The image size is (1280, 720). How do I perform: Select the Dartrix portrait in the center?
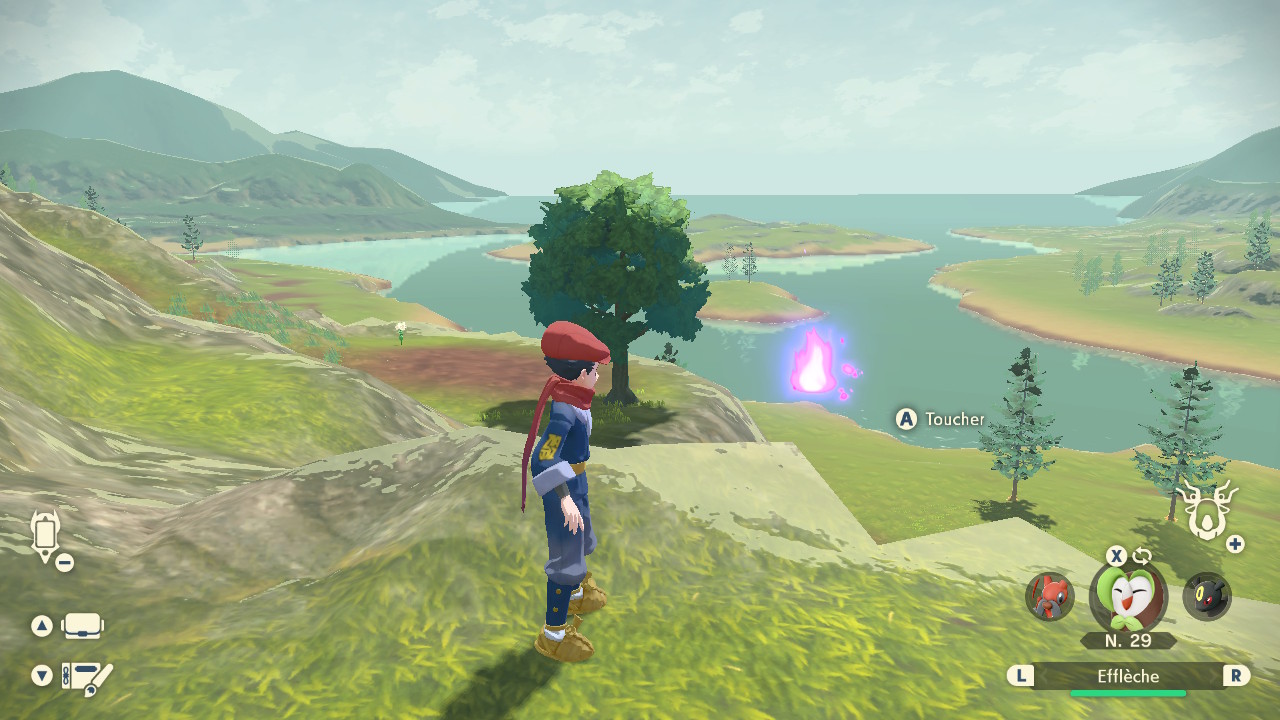point(1127,597)
